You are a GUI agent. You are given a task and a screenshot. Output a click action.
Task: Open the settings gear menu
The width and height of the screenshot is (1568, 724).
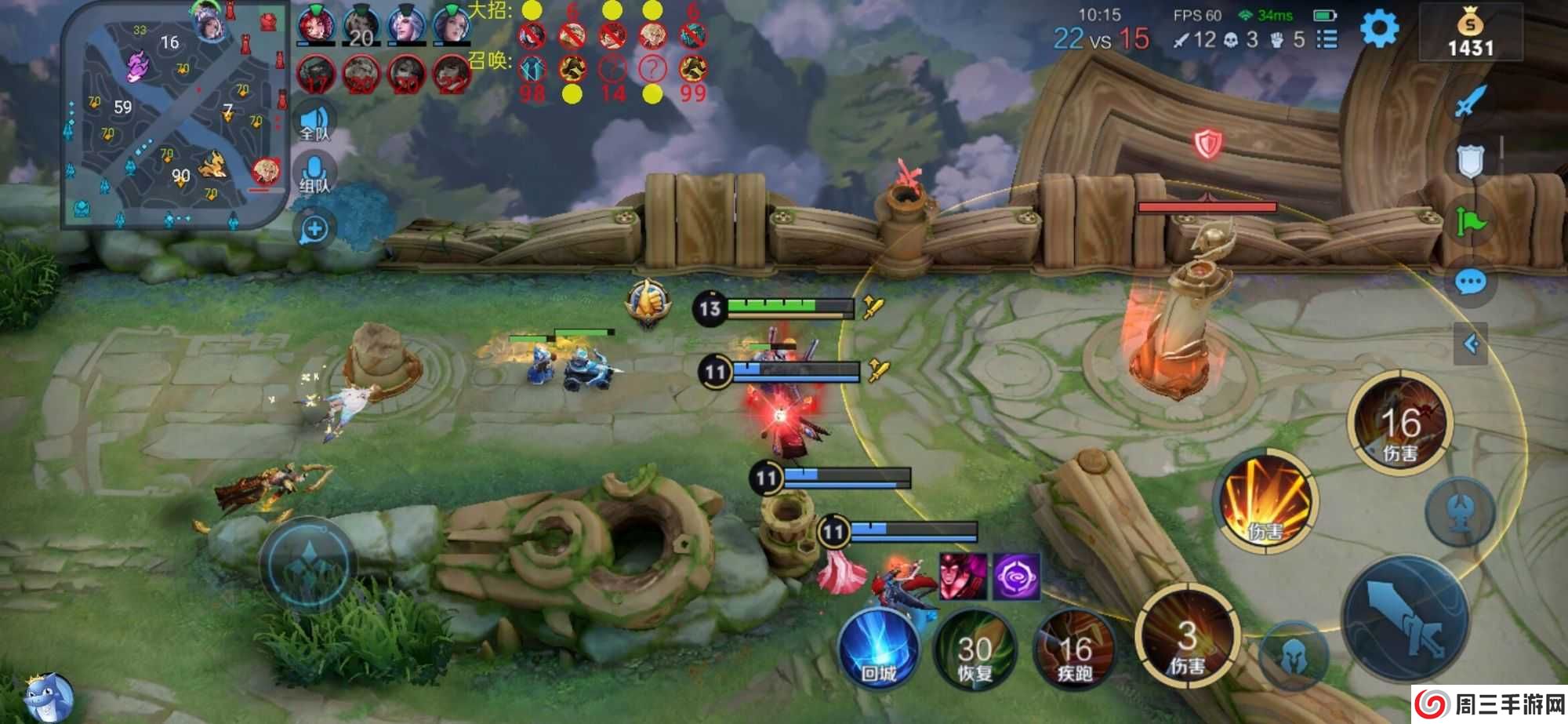[x=1379, y=30]
